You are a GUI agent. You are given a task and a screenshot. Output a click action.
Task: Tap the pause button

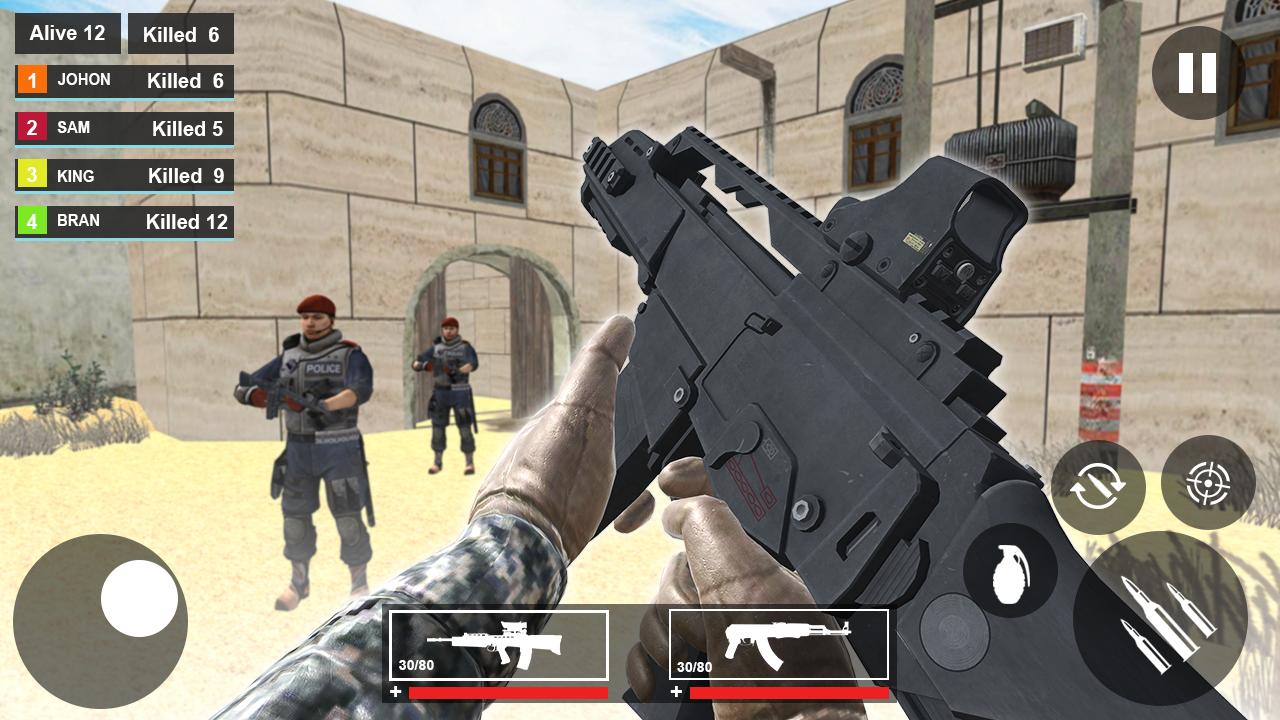[x=1192, y=70]
